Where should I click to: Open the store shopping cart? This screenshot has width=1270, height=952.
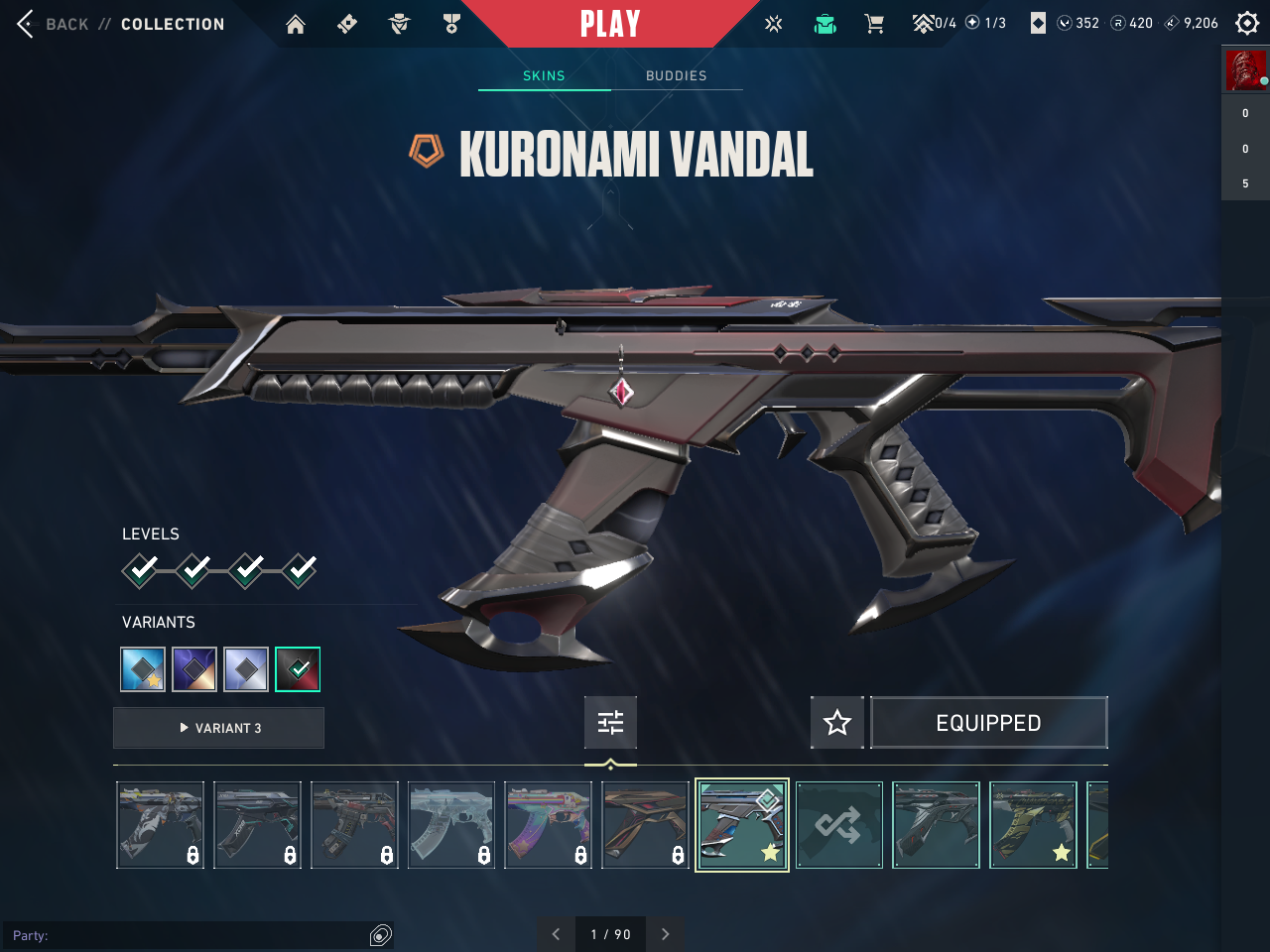point(874,24)
